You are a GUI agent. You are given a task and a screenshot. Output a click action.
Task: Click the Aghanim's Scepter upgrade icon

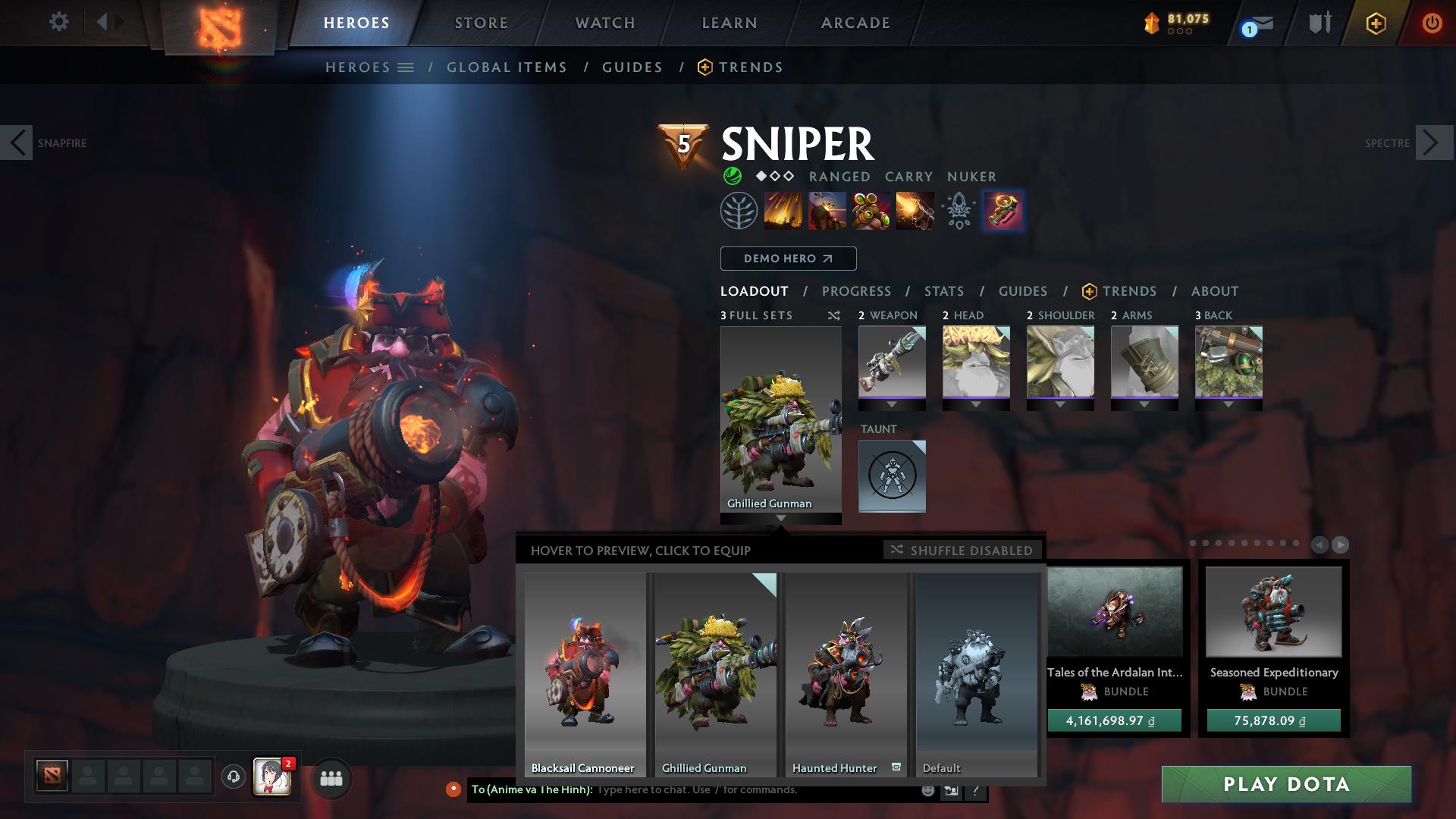click(1003, 212)
